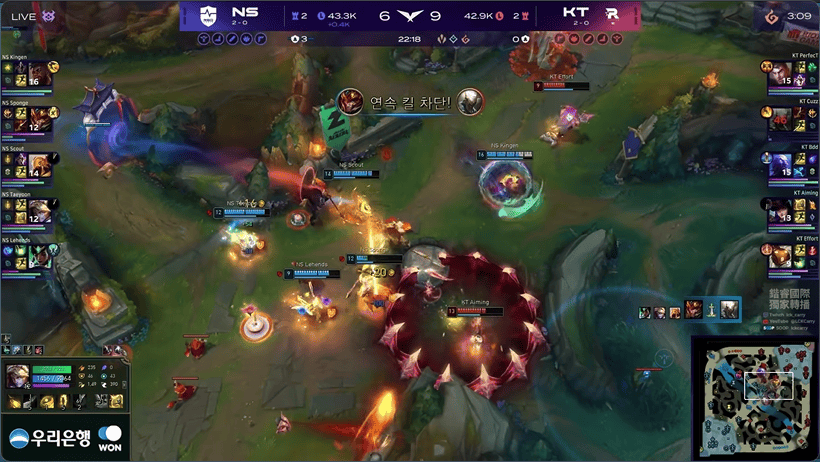Choose NS Taeyoon's champion portrait
This screenshot has height=462, width=820.
pos(40,209)
